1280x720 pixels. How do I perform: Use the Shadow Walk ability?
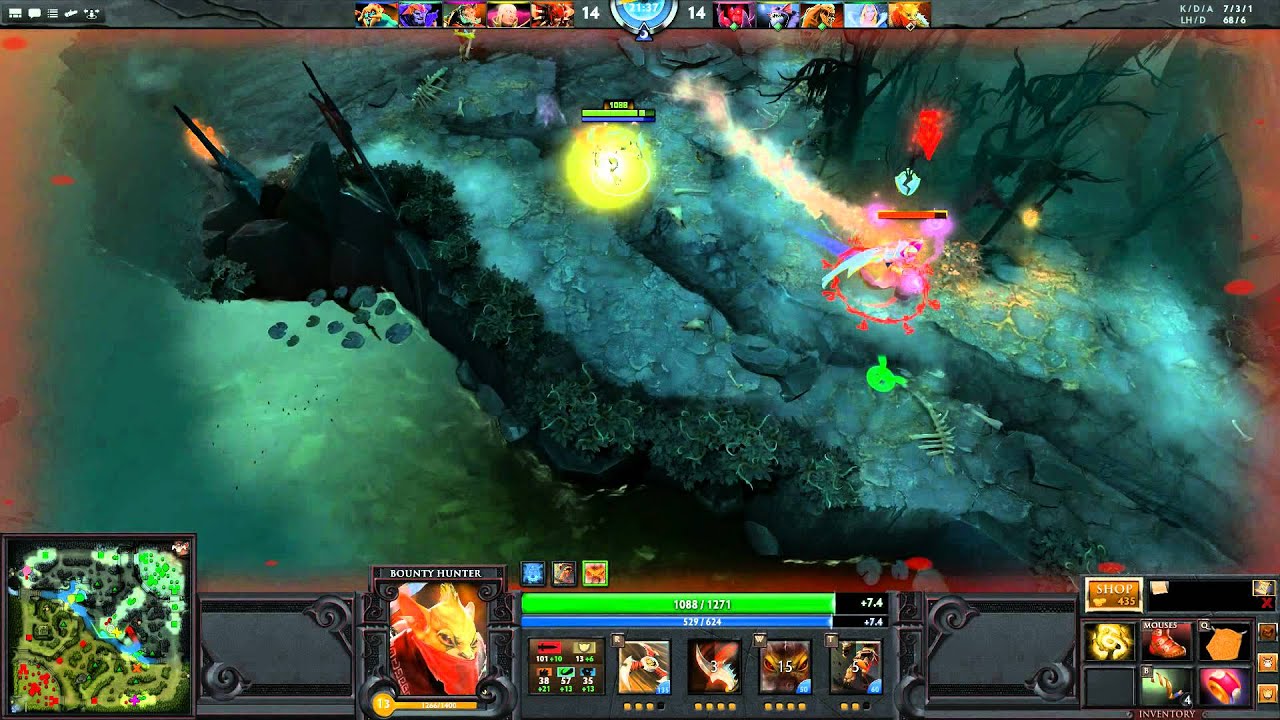785,667
